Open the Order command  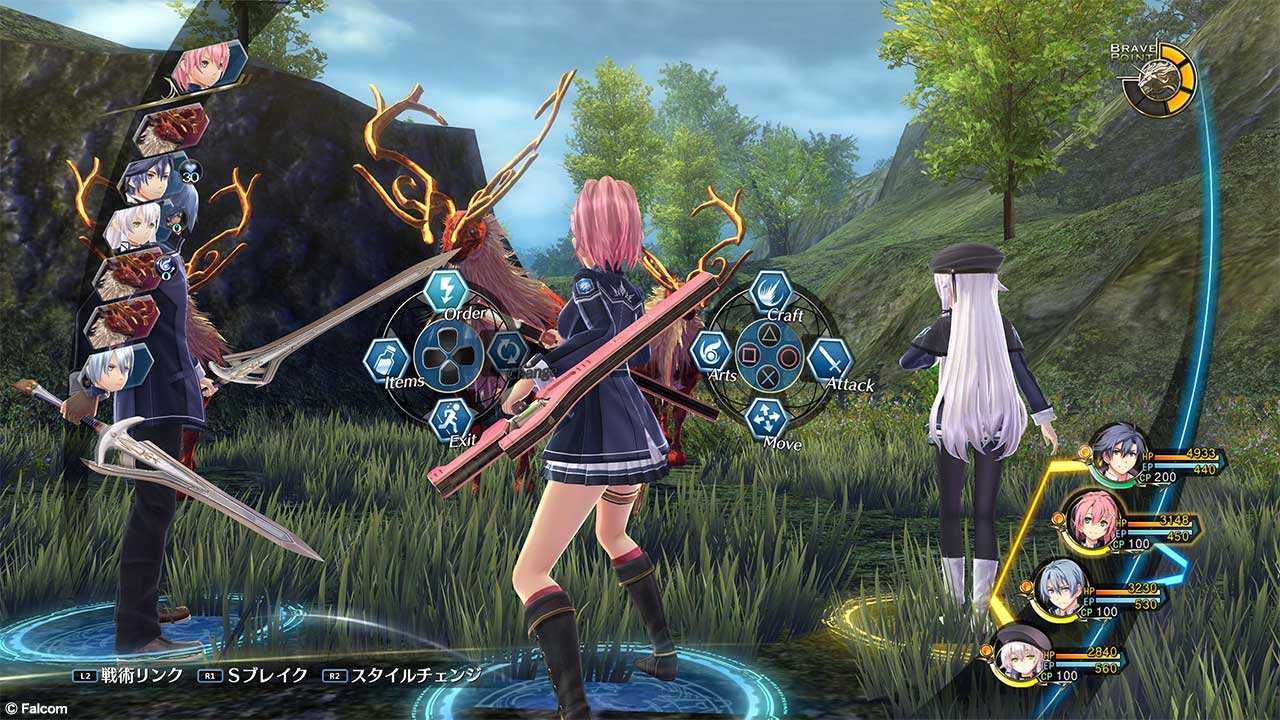[445, 291]
